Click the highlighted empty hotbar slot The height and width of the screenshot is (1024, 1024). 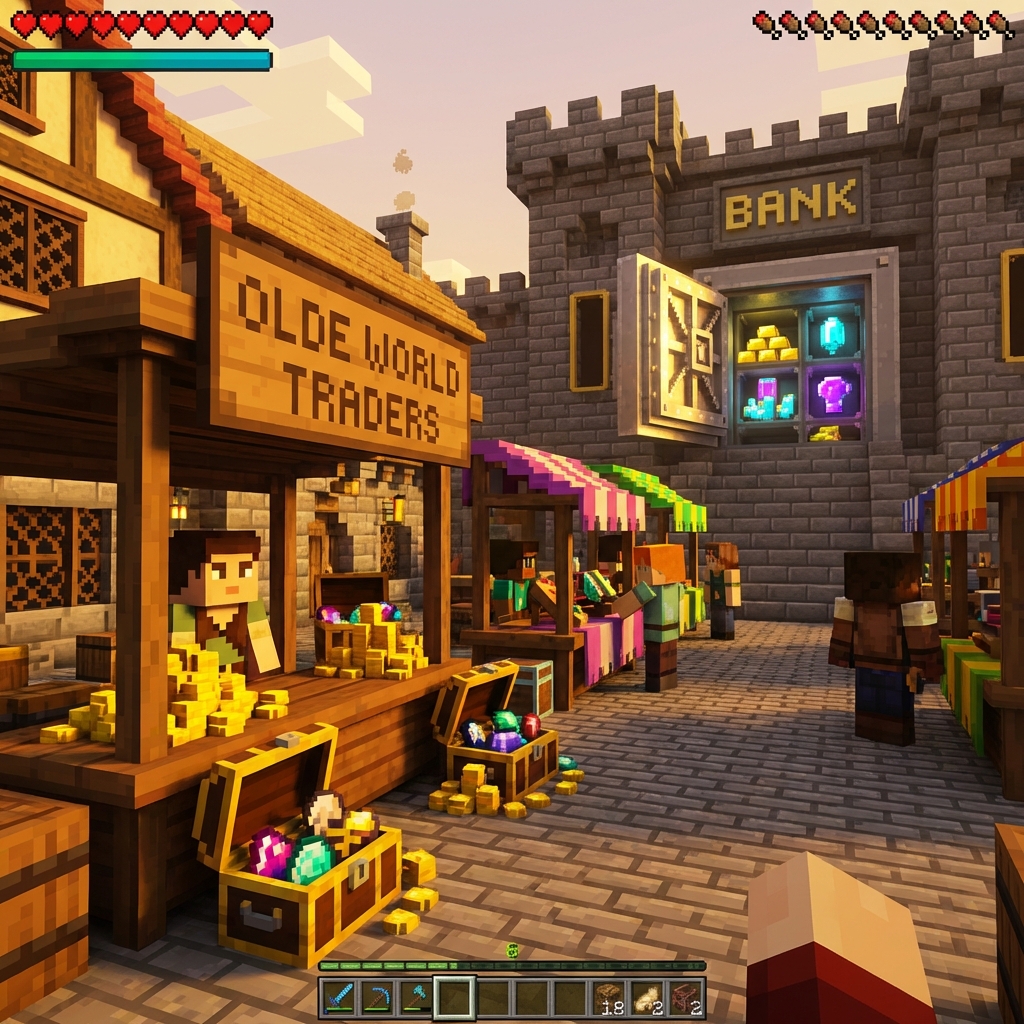click(454, 997)
